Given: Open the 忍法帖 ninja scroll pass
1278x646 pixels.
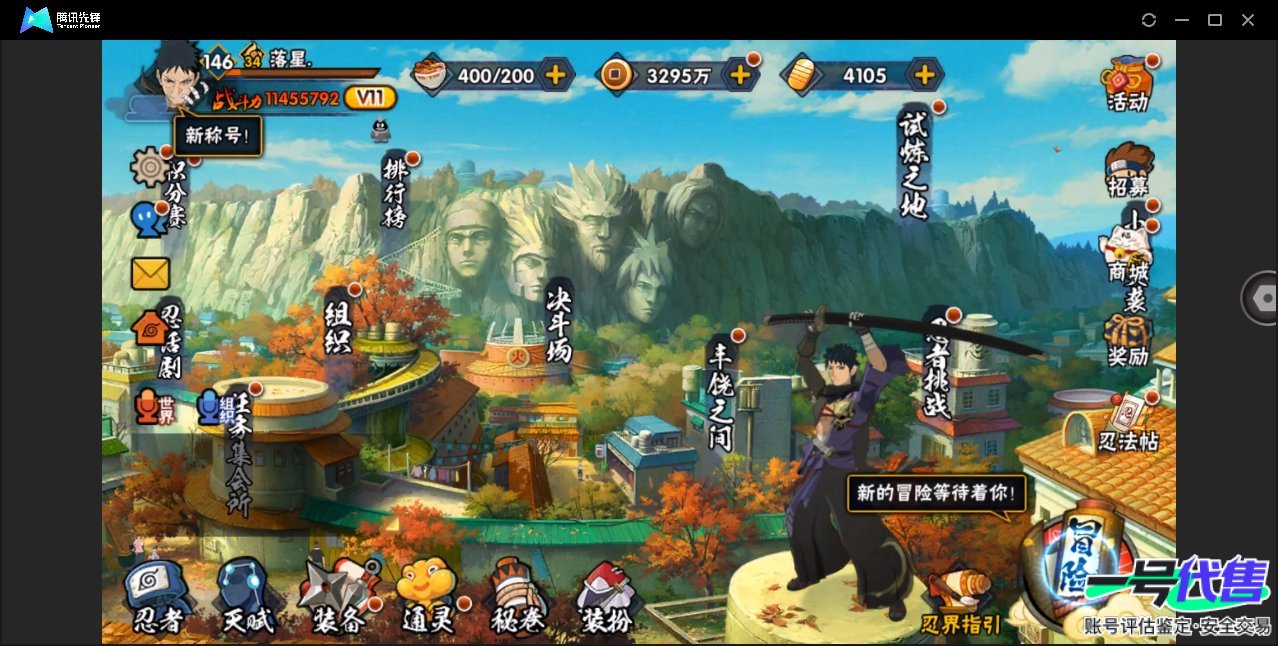Looking at the screenshot, I should 1128,423.
